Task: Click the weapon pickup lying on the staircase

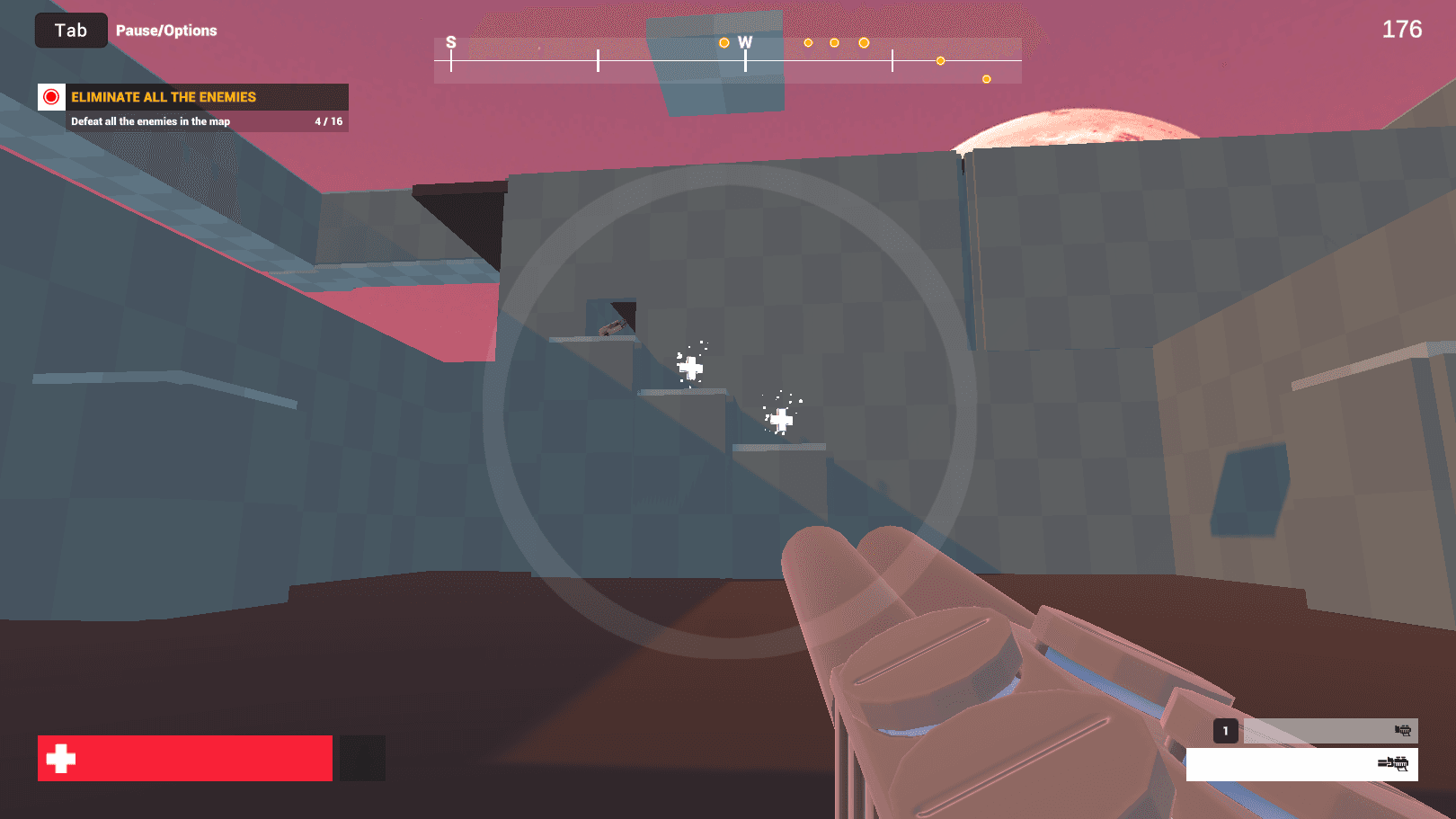Action: tap(614, 328)
